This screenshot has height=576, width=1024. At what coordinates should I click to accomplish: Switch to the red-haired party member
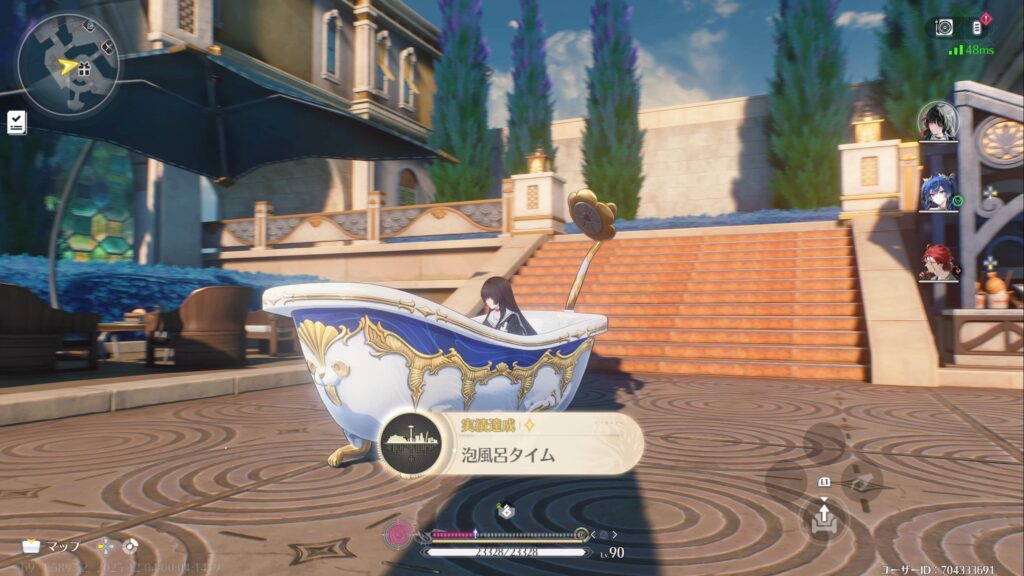[938, 262]
